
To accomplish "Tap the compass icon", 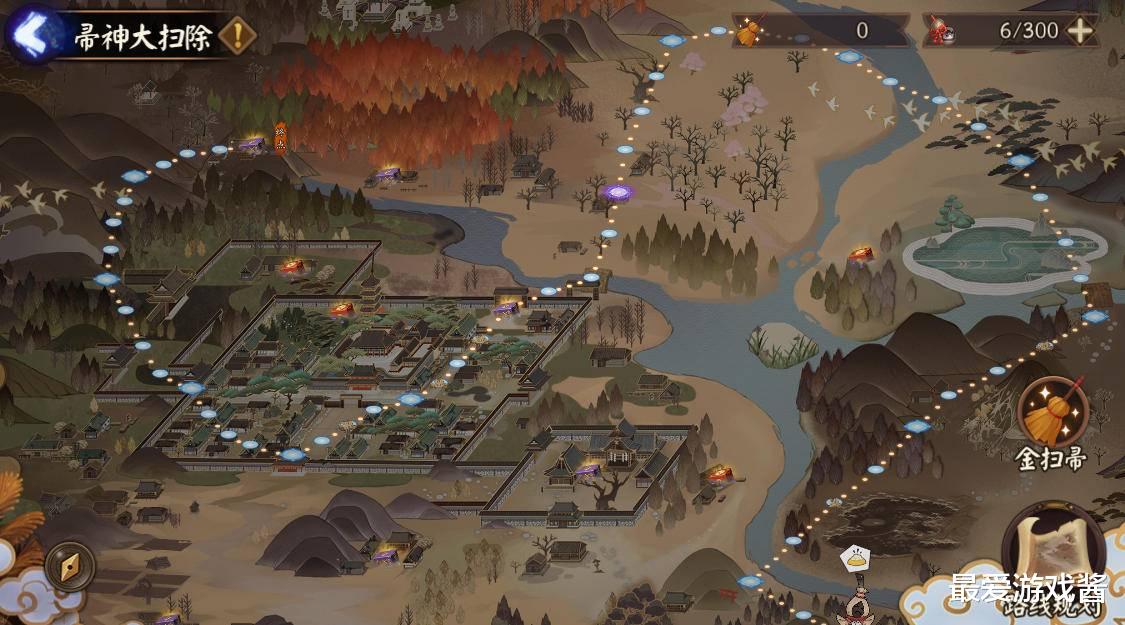I will click(70, 566).
